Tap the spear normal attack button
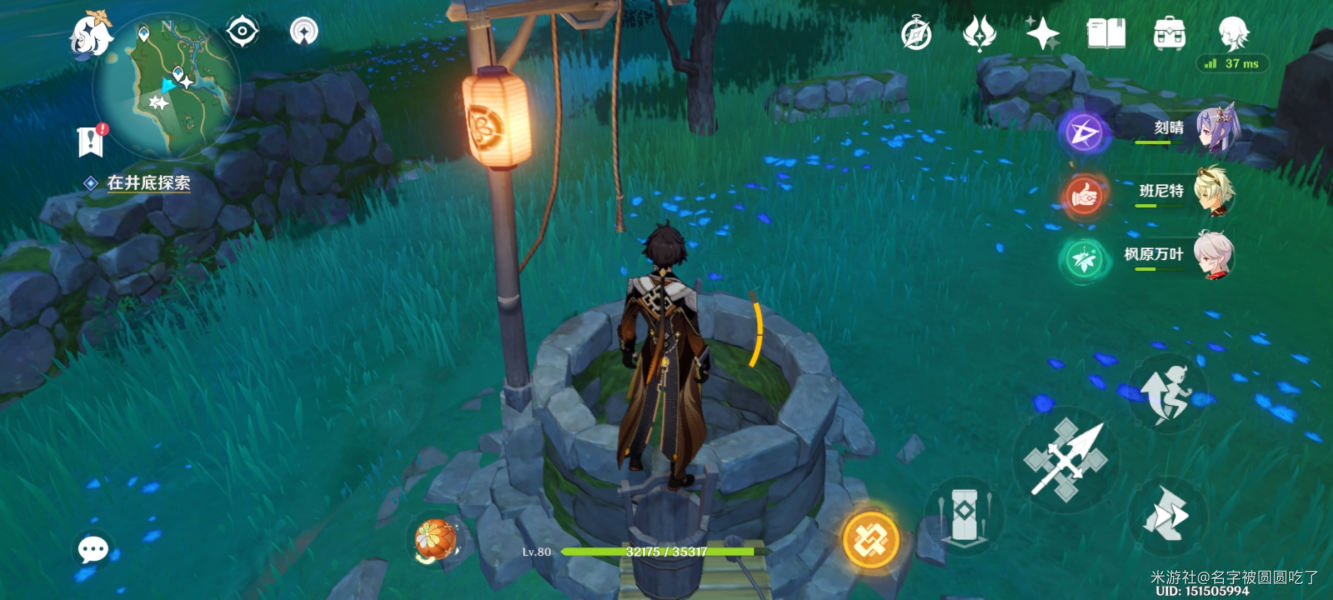The width and height of the screenshot is (1333, 600). pos(1065,459)
